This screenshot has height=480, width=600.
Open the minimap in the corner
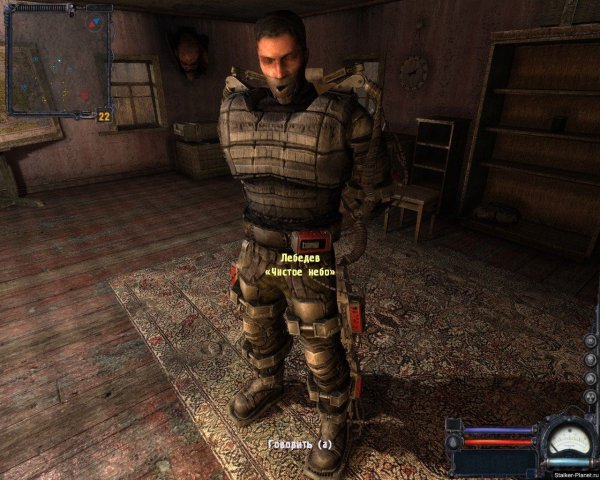point(57,60)
